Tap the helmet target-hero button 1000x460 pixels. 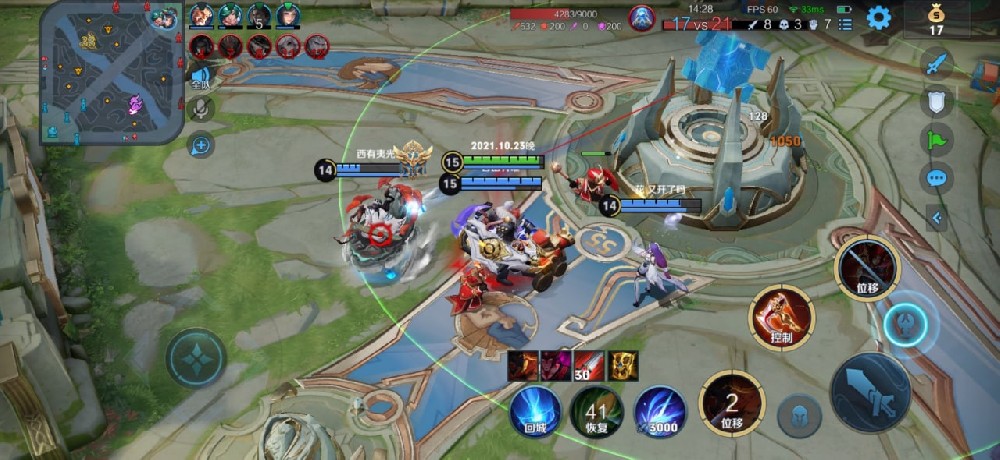point(800,415)
